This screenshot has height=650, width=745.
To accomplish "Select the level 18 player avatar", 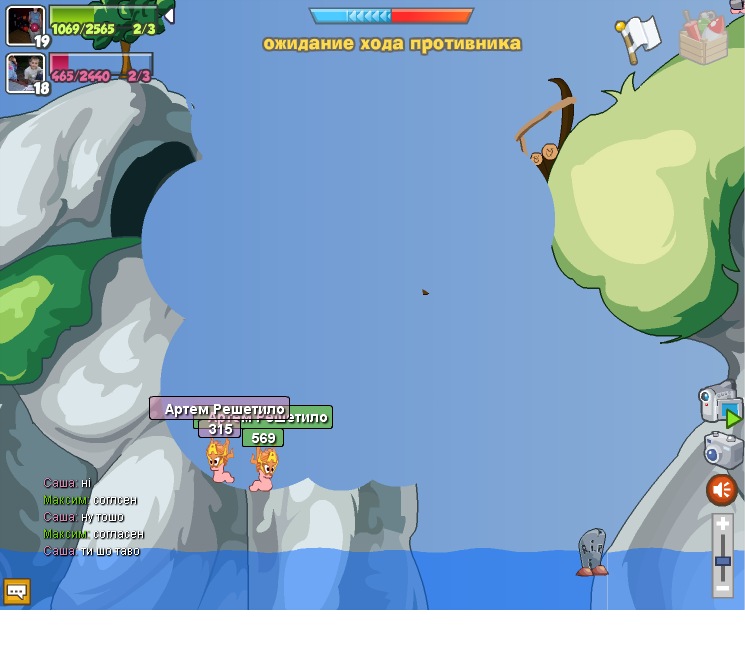I will [25, 72].
